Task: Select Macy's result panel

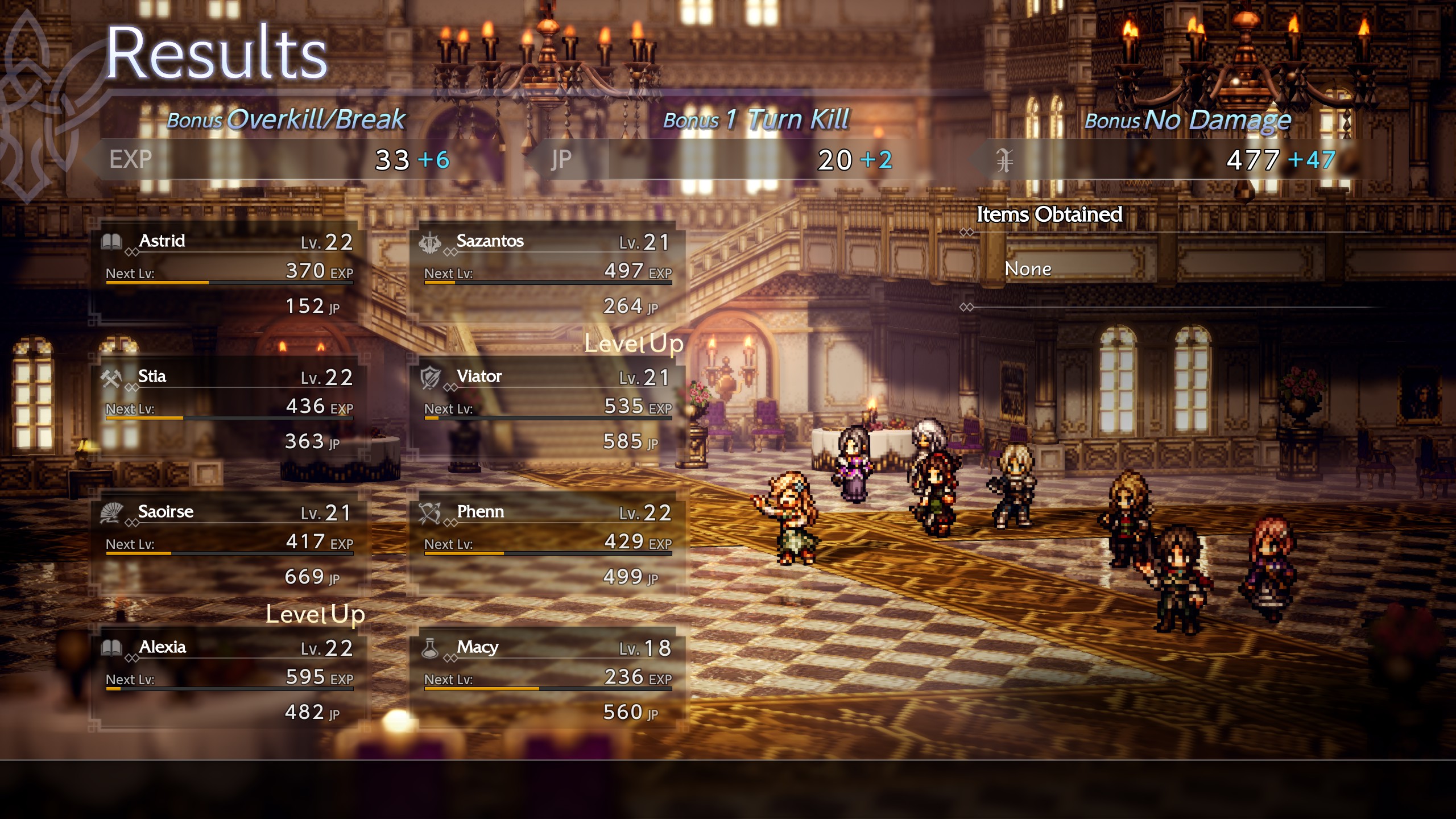Action: [547, 680]
